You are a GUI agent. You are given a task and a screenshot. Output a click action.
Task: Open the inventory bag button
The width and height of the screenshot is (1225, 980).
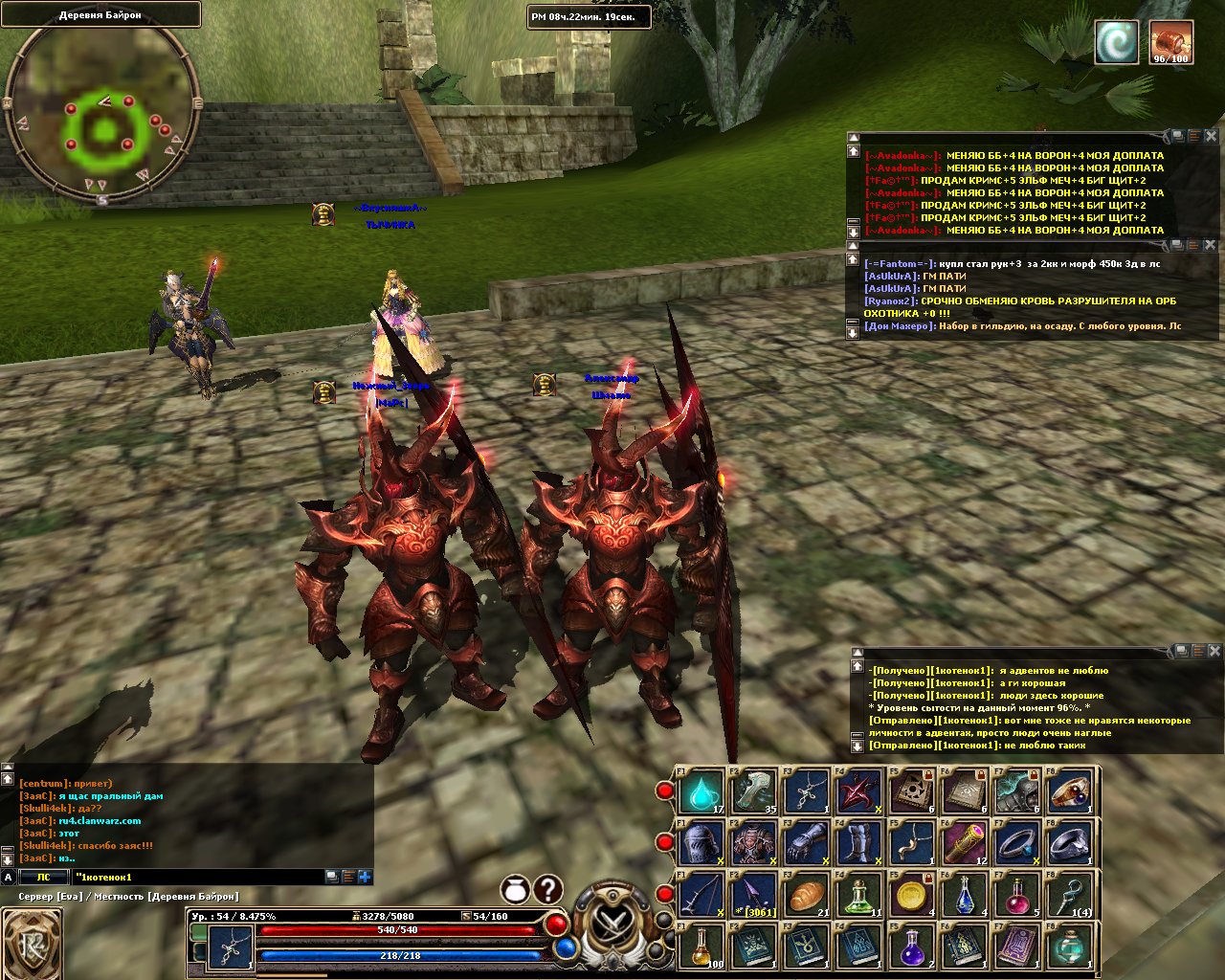pyautogui.click(x=515, y=889)
